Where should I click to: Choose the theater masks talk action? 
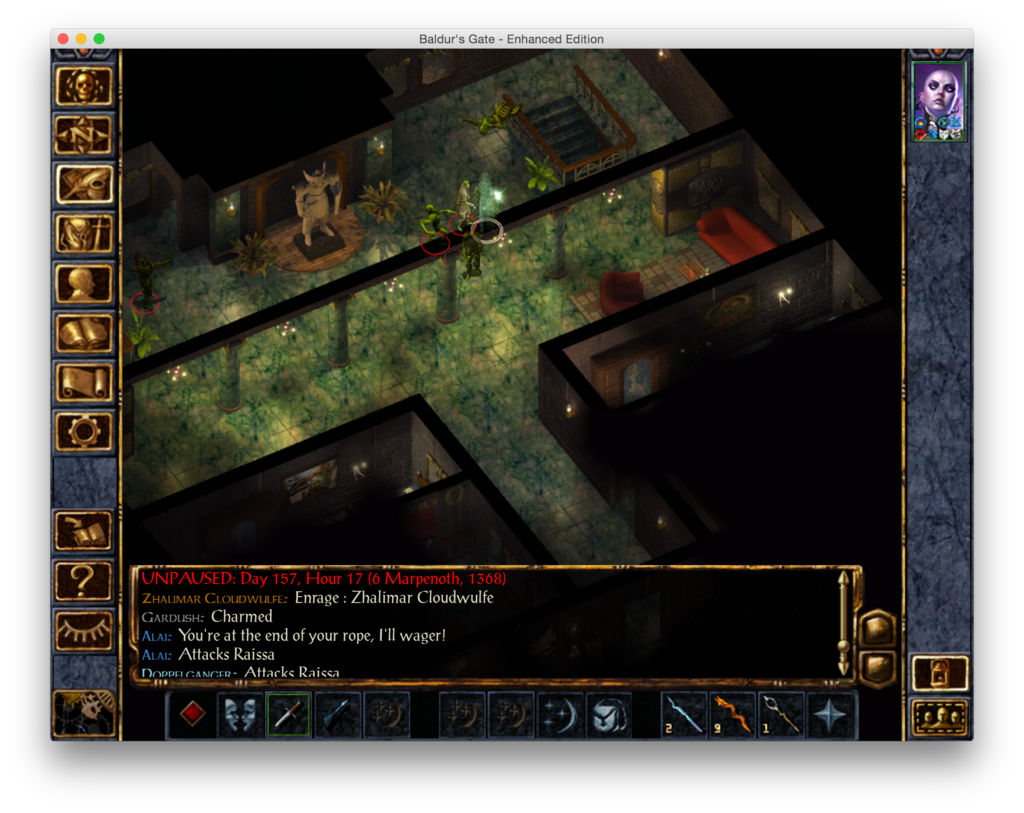pyautogui.click(x=240, y=715)
